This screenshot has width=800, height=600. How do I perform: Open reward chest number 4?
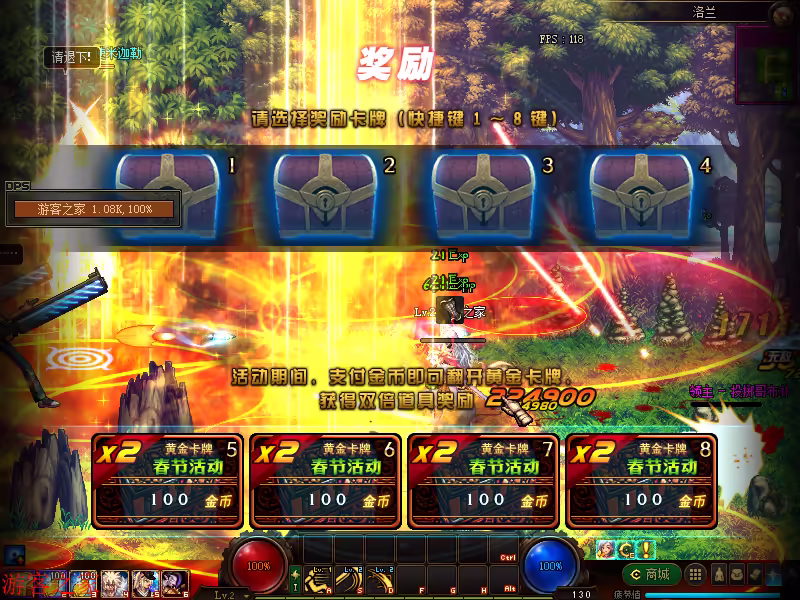[641, 194]
